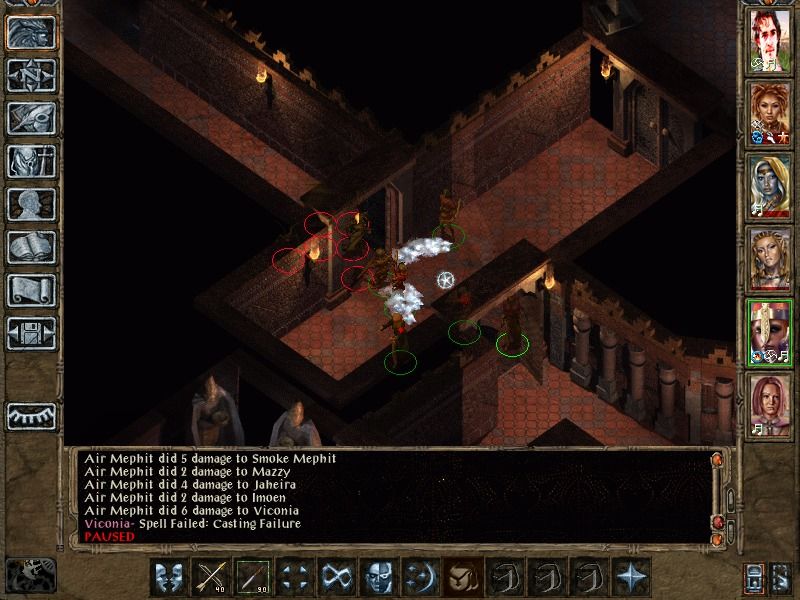Open the inventory screen
800x600 pixels.
31,161
